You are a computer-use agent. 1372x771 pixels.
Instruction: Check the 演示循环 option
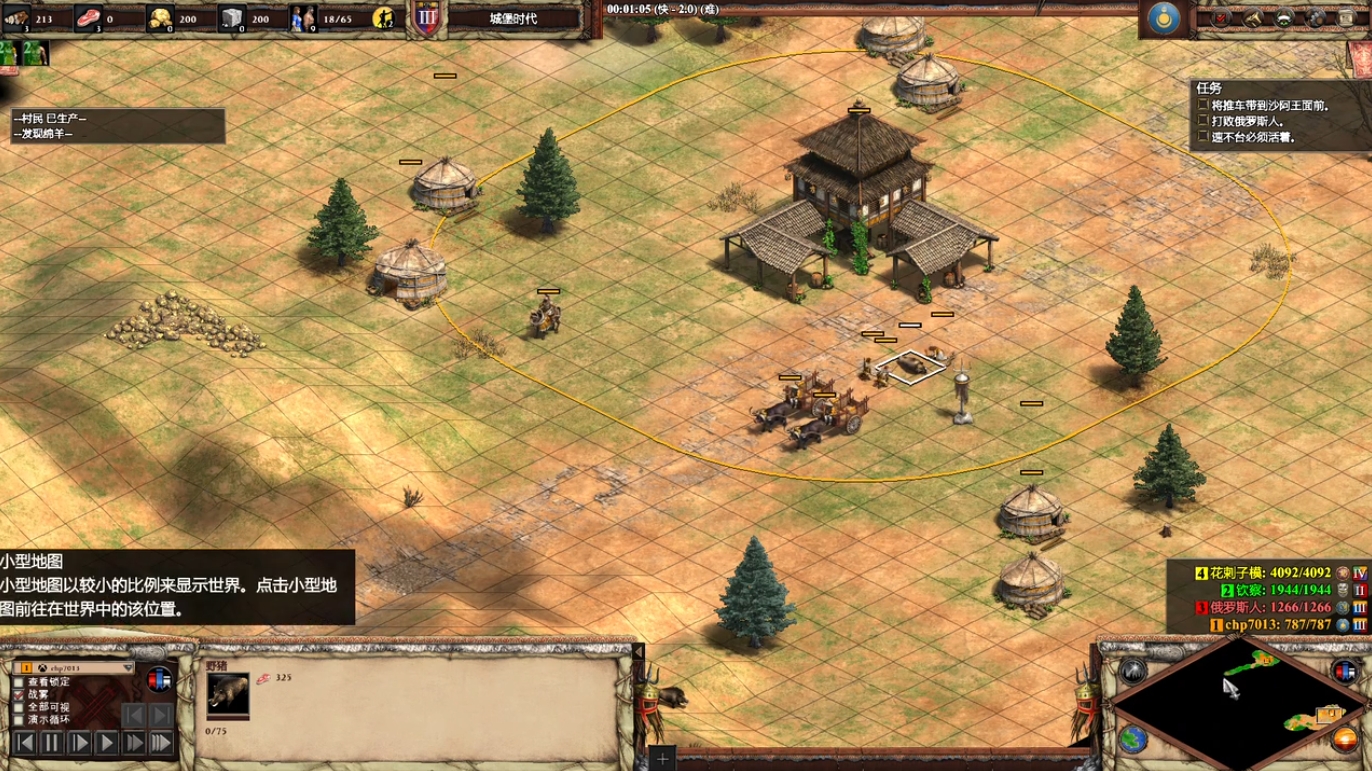coord(19,719)
